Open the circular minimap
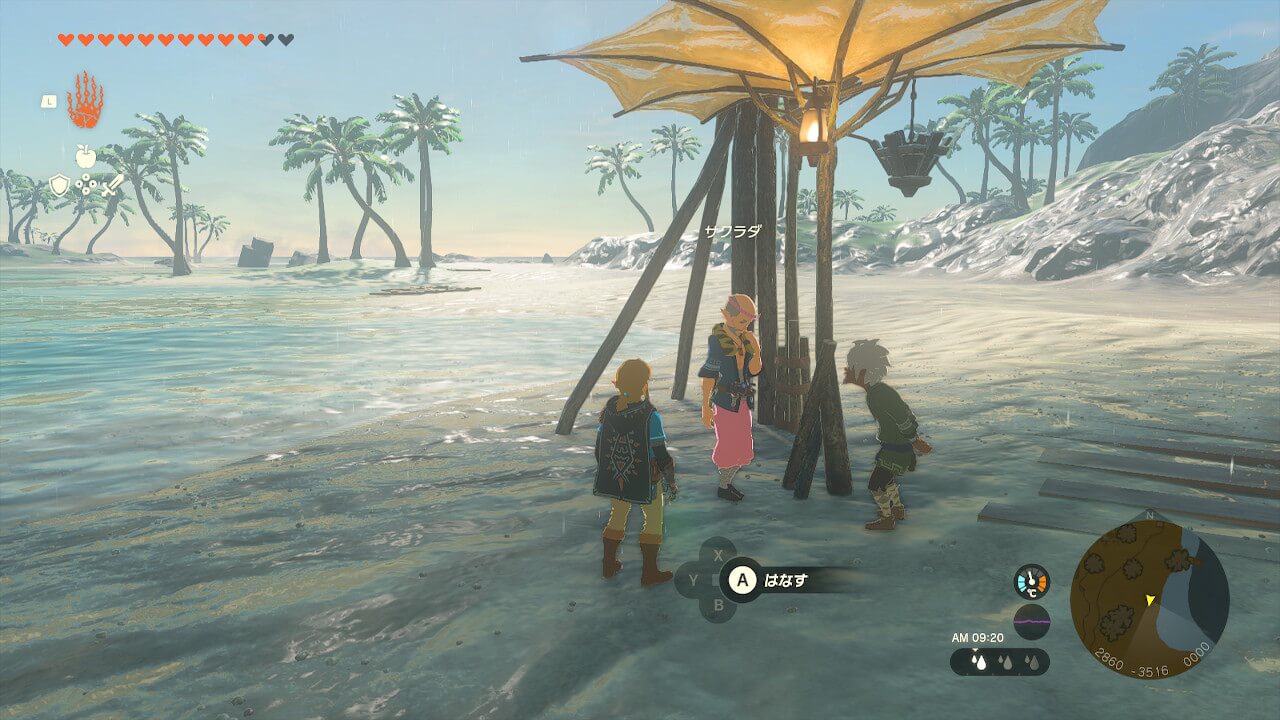The height and width of the screenshot is (720, 1280). tap(1149, 599)
